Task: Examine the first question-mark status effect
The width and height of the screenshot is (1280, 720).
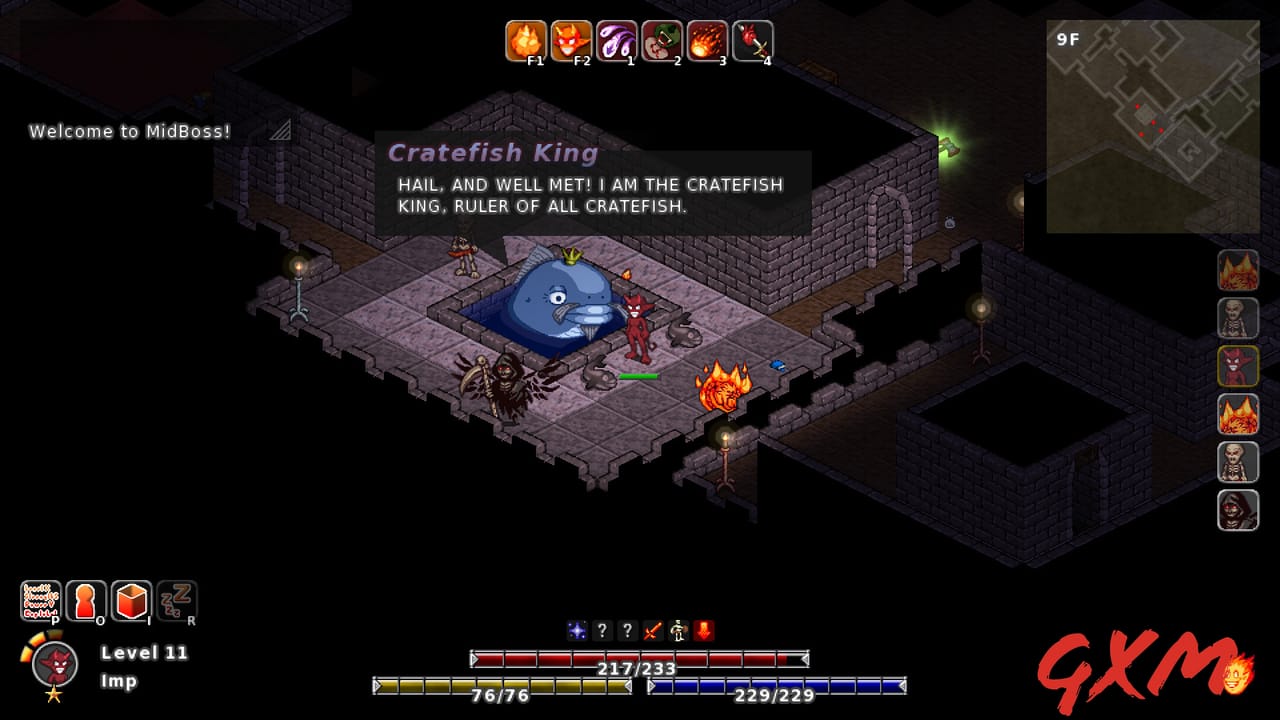Action: tap(601, 630)
